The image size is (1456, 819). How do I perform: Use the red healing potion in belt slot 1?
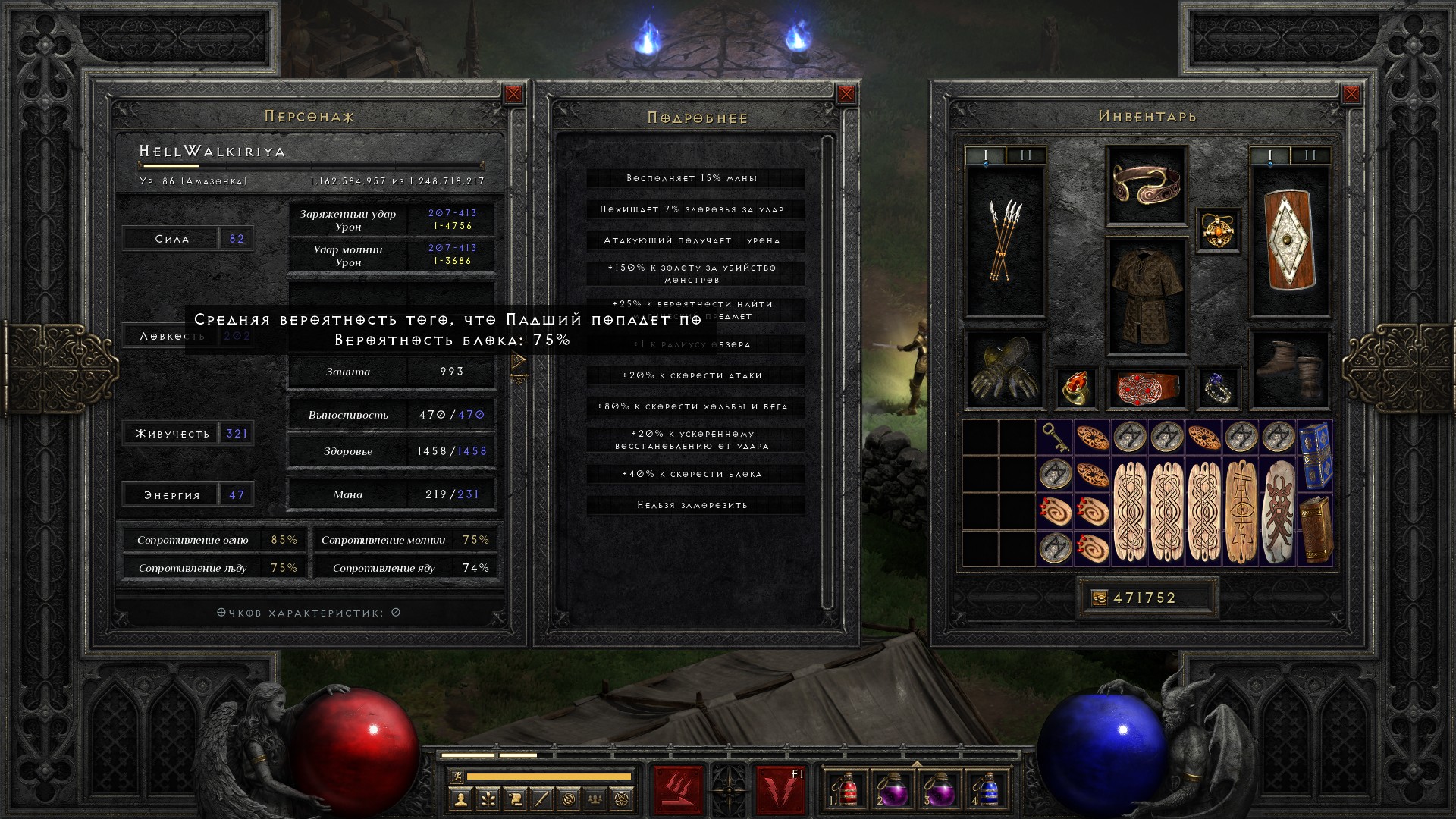click(x=846, y=790)
